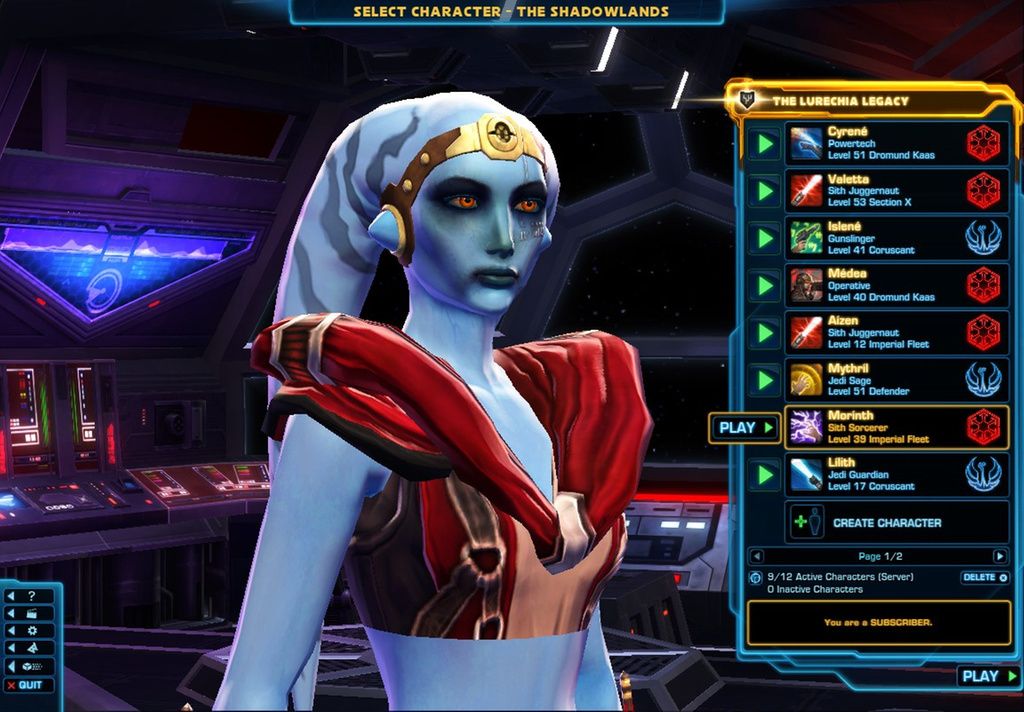
Task: Click the green play arrow beside Cyrené
Action: (x=765, y=144)
